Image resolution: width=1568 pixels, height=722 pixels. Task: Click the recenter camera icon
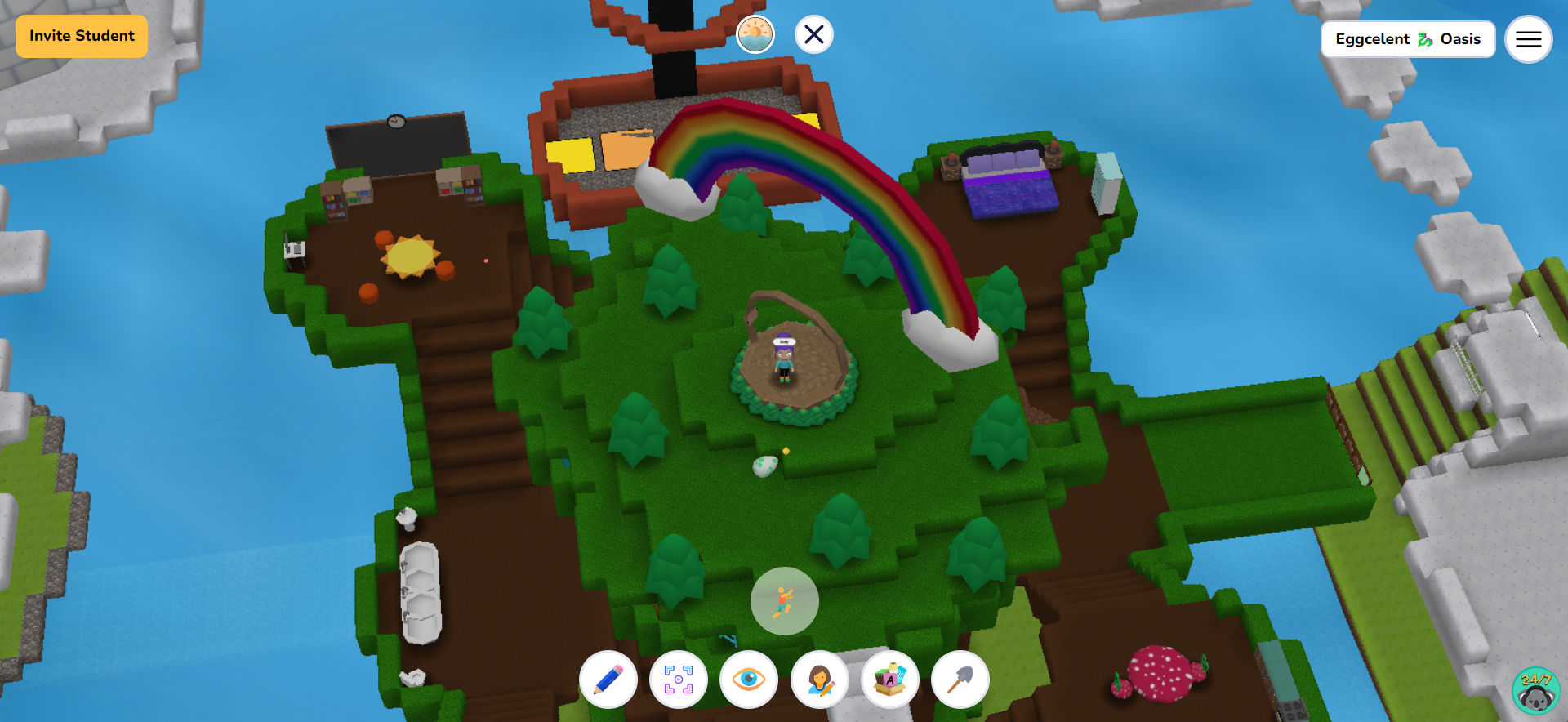pyautogui.click(x=679, y=680)
